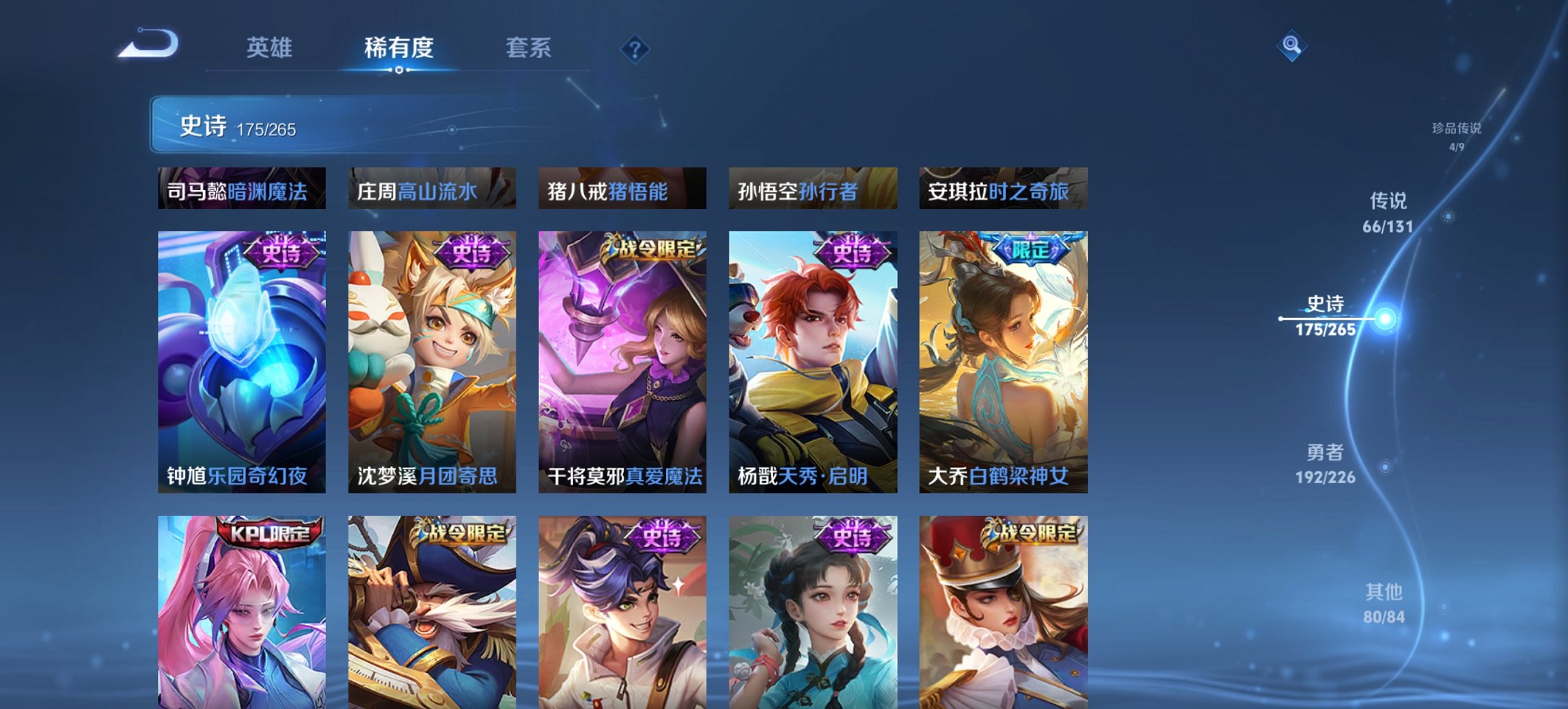
Task: Switch to the 套系 tab
Action: click(x=529, y=48)
